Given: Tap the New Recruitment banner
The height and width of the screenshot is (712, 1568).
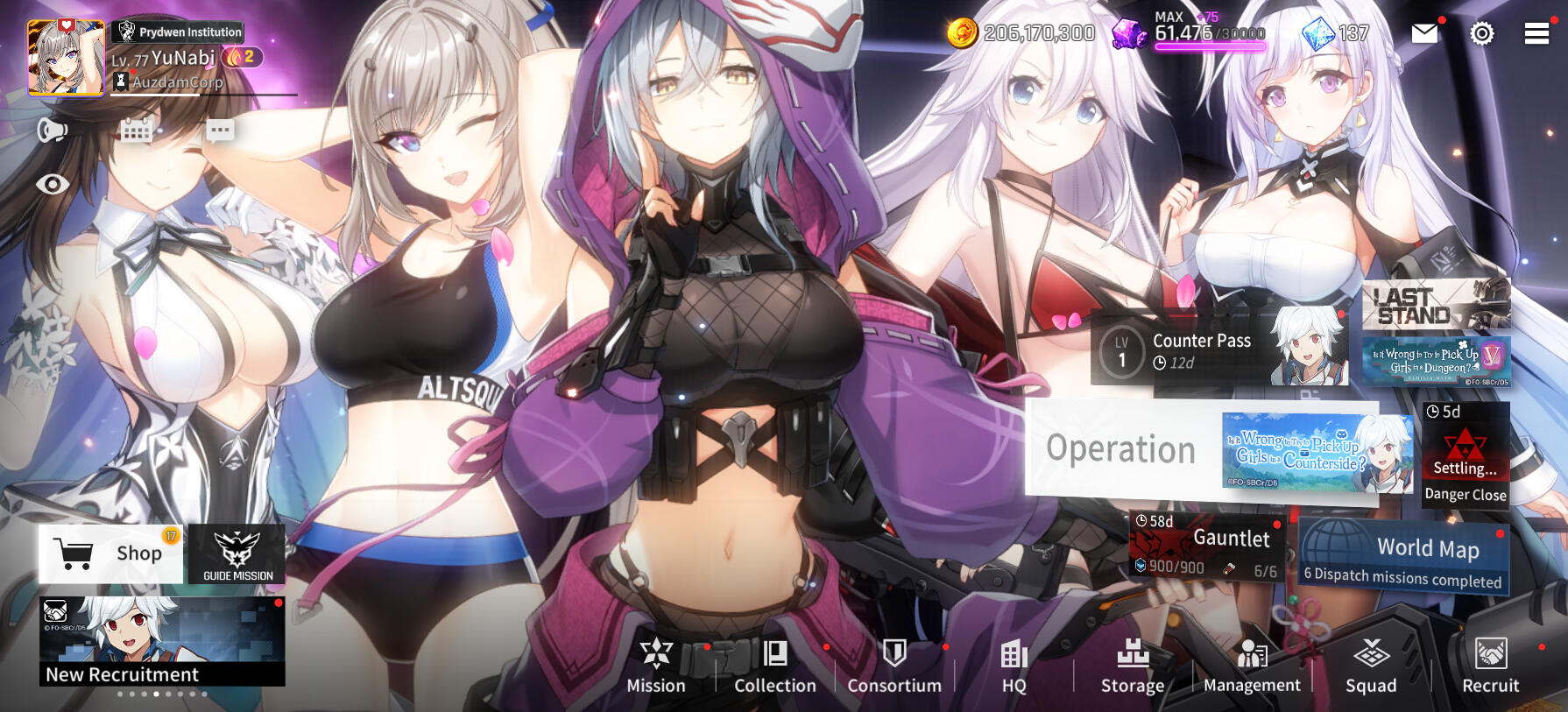Looking at the screenshot, I should (x=162, y=641).
